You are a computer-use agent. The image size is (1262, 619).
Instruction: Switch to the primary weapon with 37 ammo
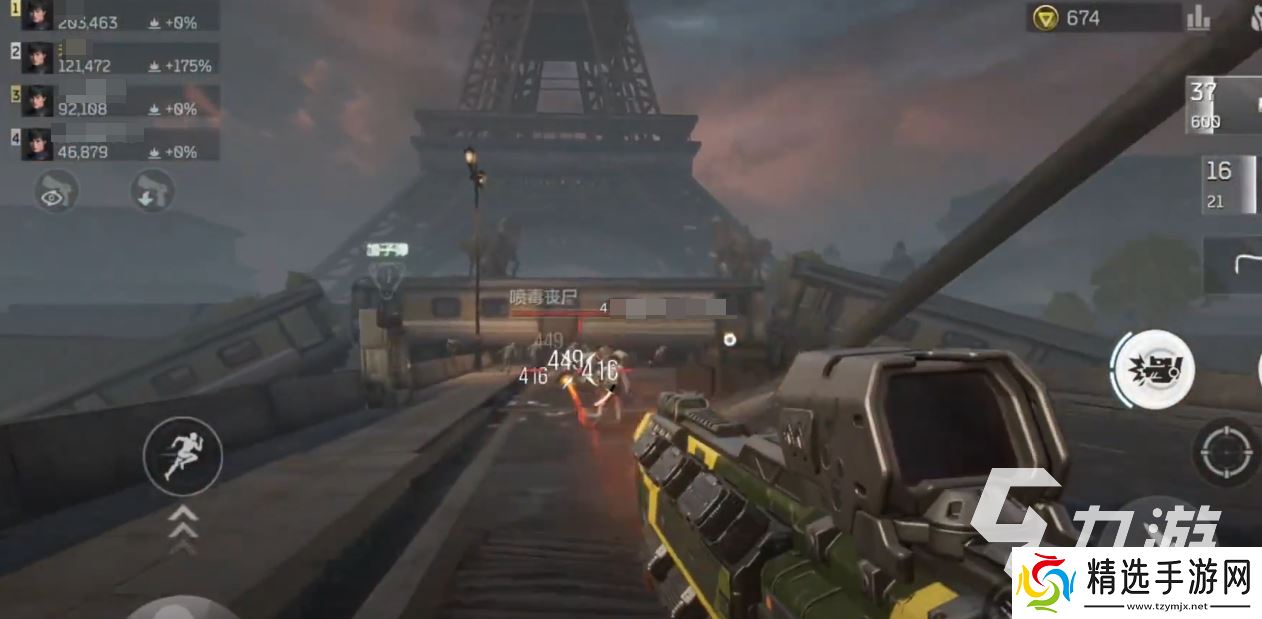tap(1222, 104)
